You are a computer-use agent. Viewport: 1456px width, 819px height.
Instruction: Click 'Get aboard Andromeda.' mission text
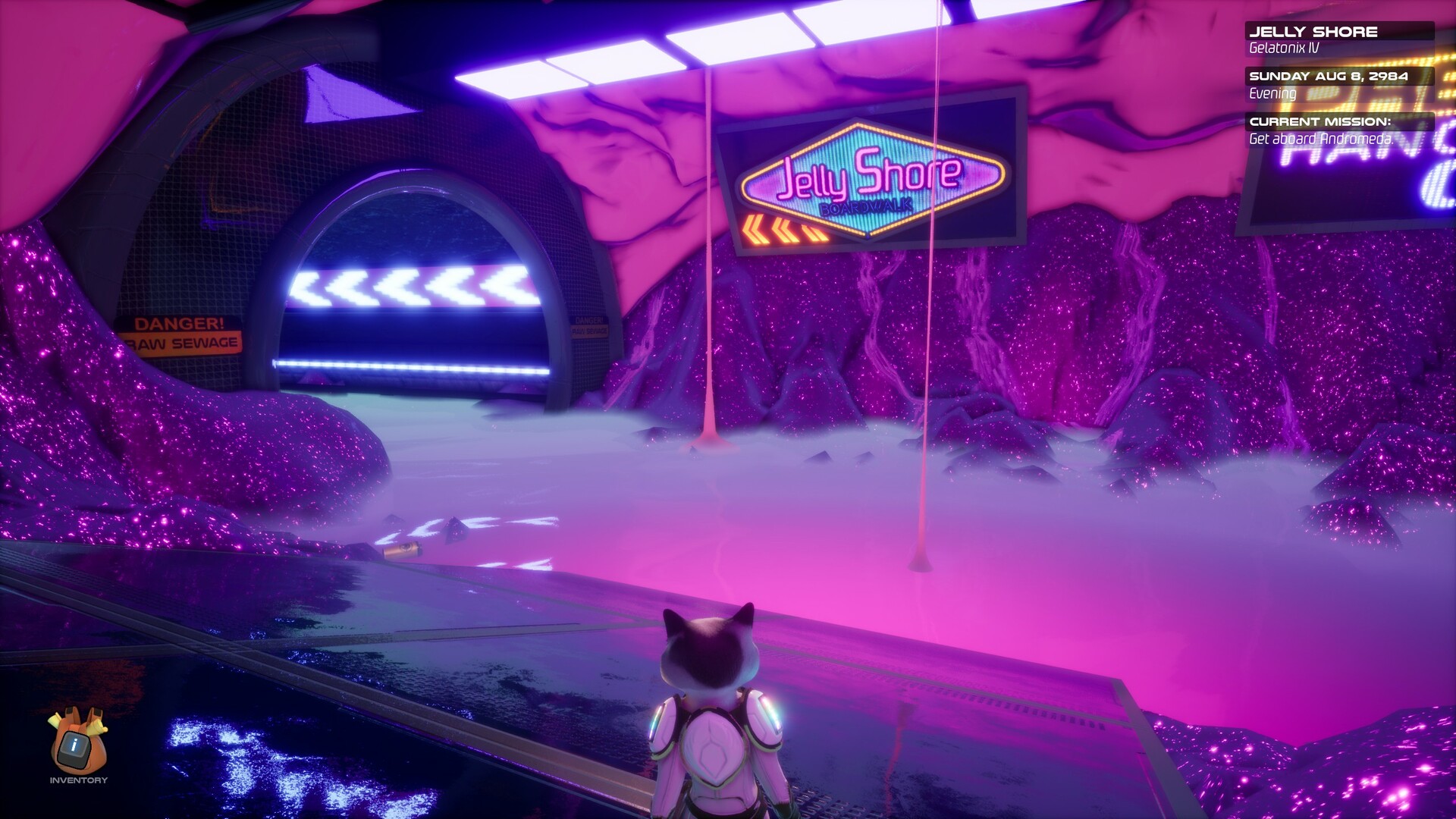click(x=1320, y=139)
